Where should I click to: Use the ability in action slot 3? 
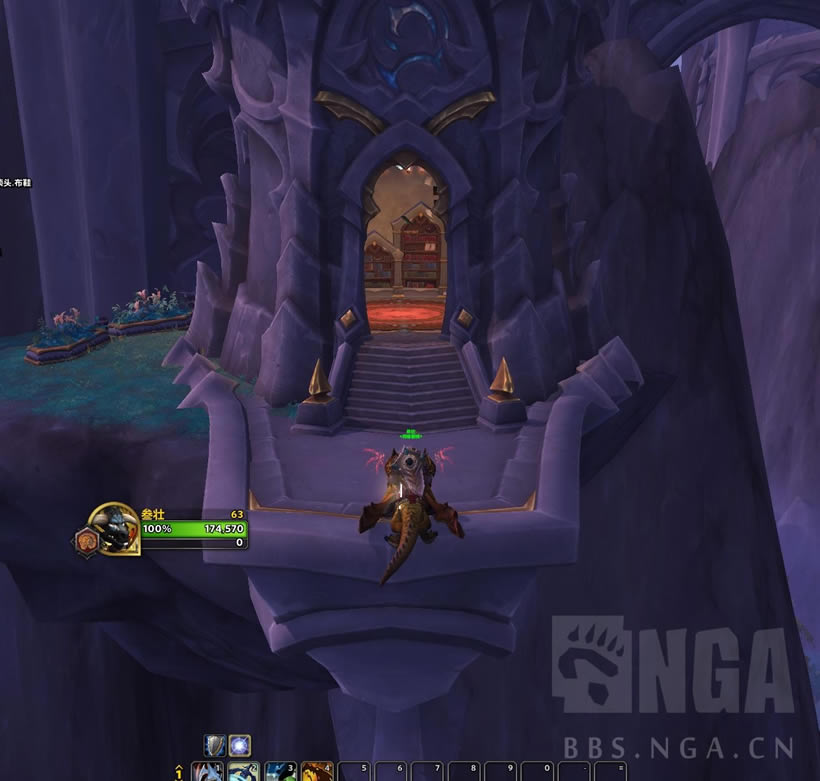[280, 772]
